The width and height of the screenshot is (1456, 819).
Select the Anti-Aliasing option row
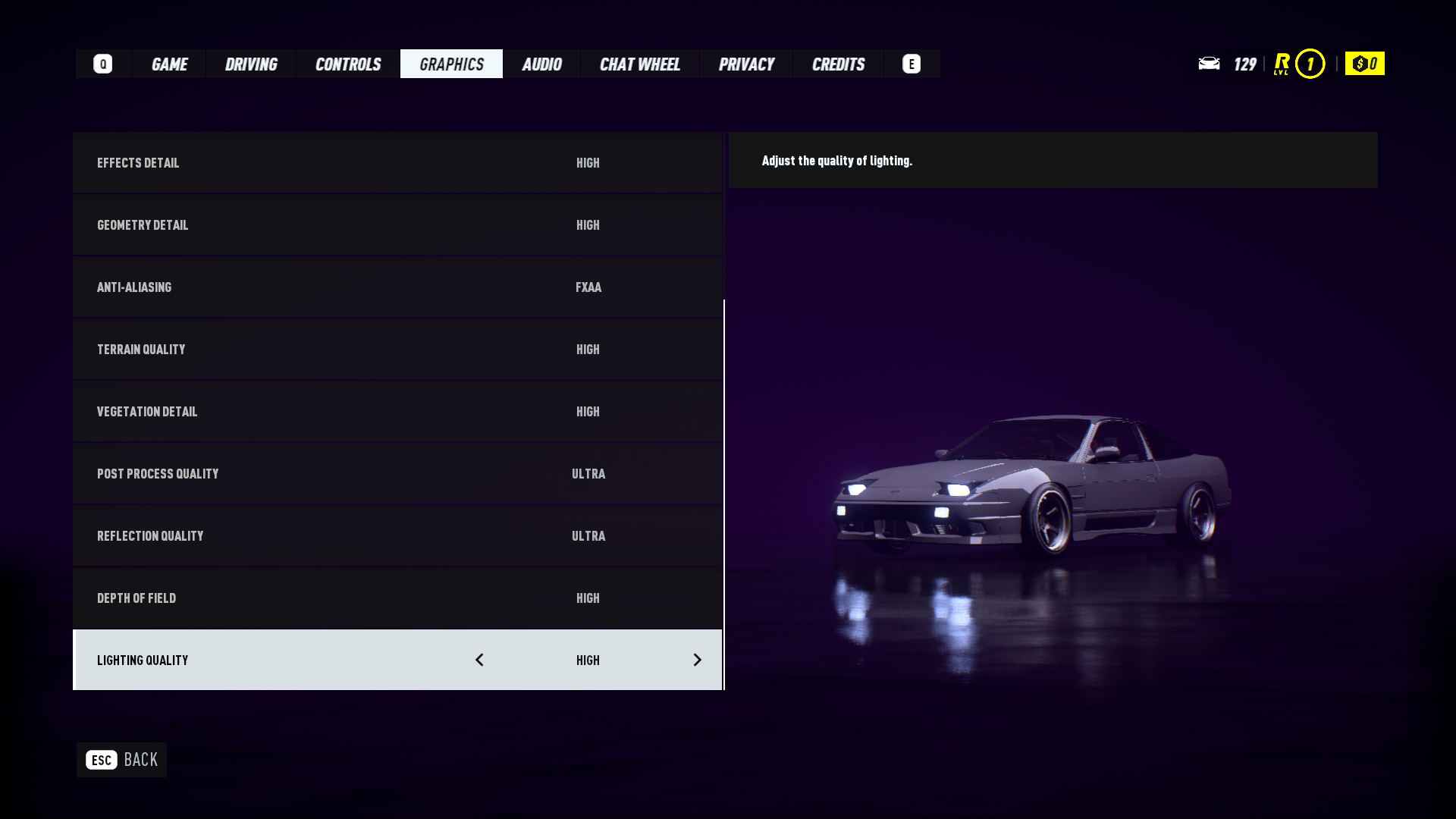[397, 287]
